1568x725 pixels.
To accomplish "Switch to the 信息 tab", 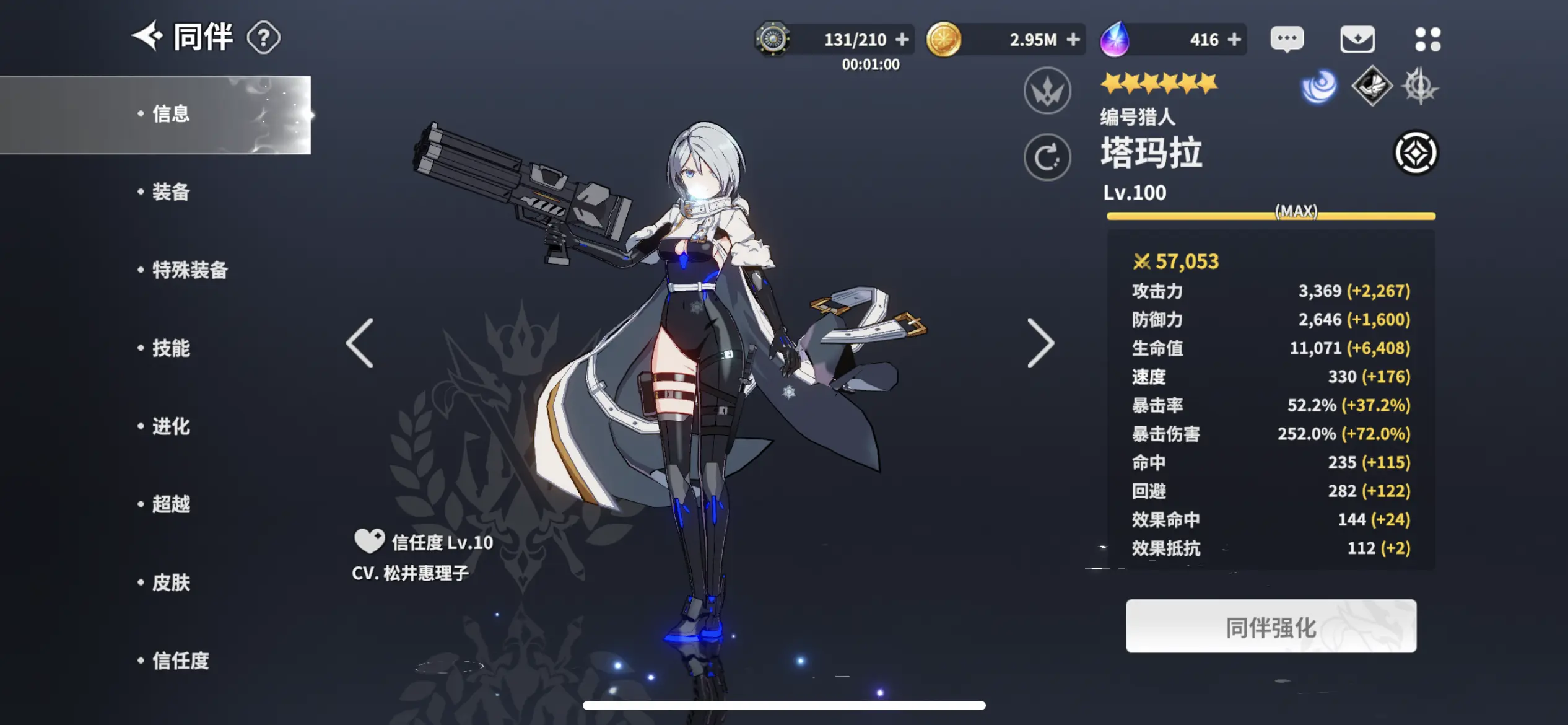I will [x=170, y=115].
